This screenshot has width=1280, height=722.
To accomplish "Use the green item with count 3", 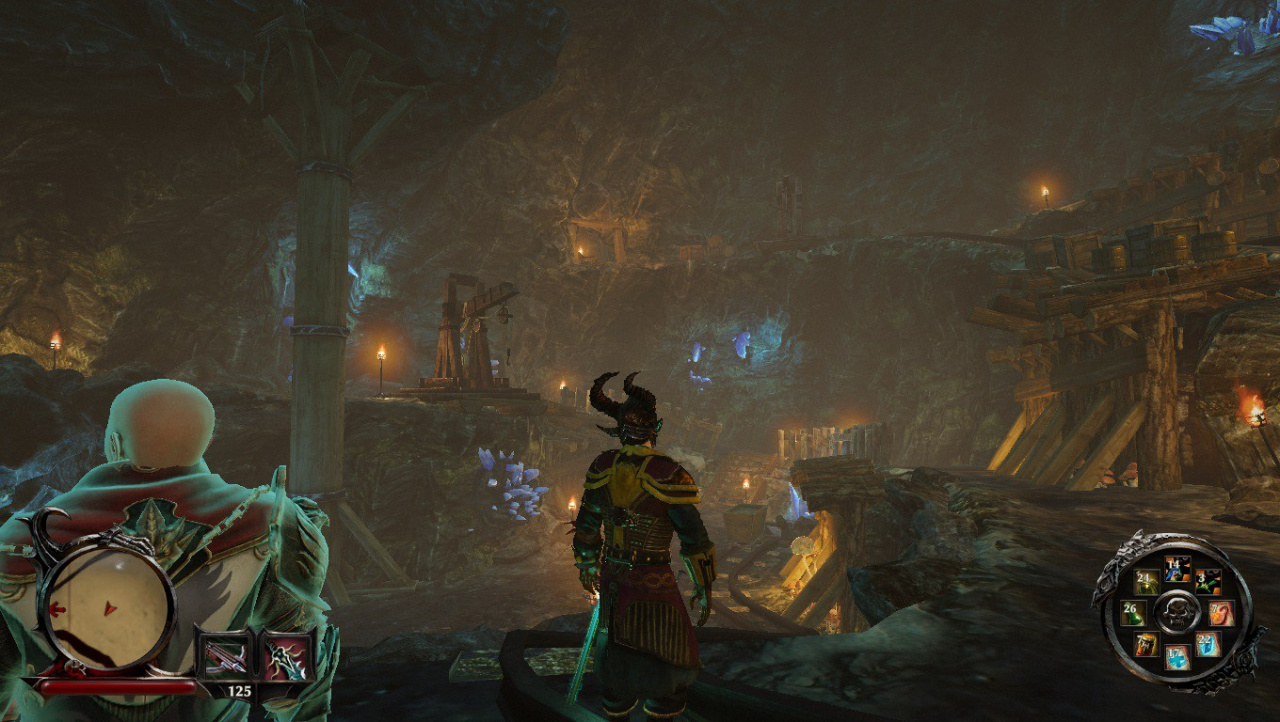I will pos(1208,582).
